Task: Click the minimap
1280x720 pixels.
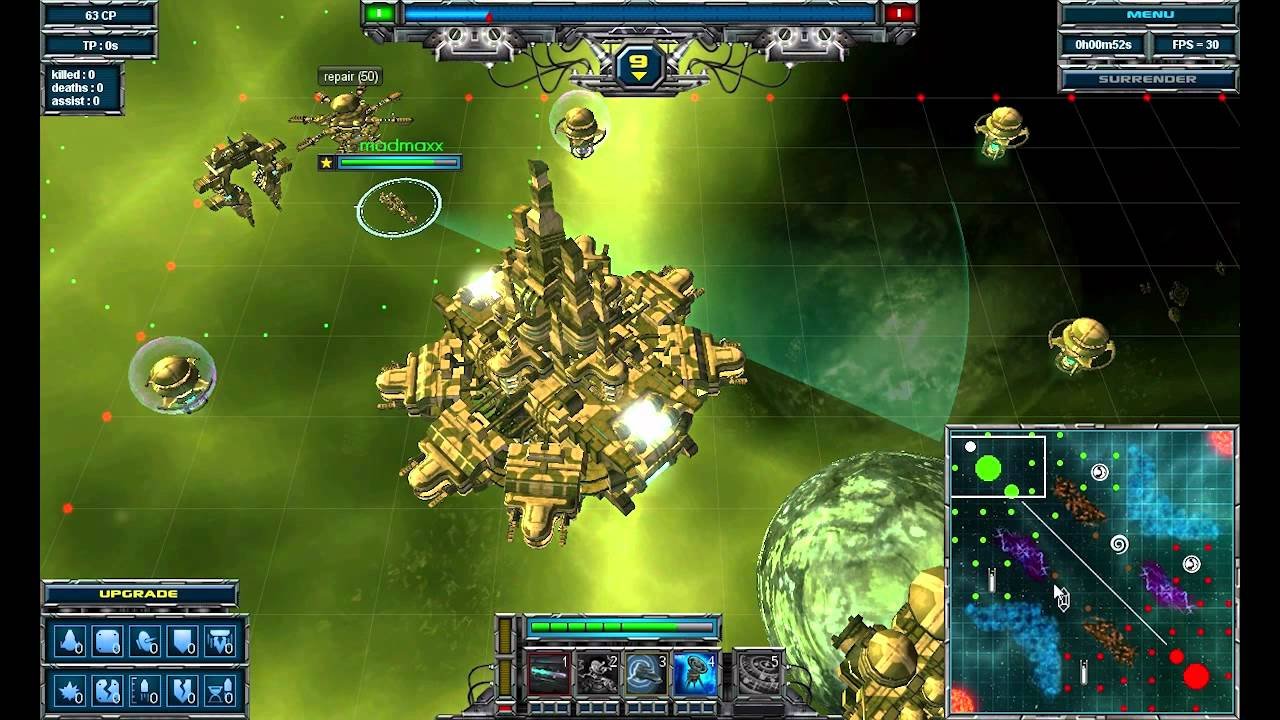Action: coord(1092,571)
